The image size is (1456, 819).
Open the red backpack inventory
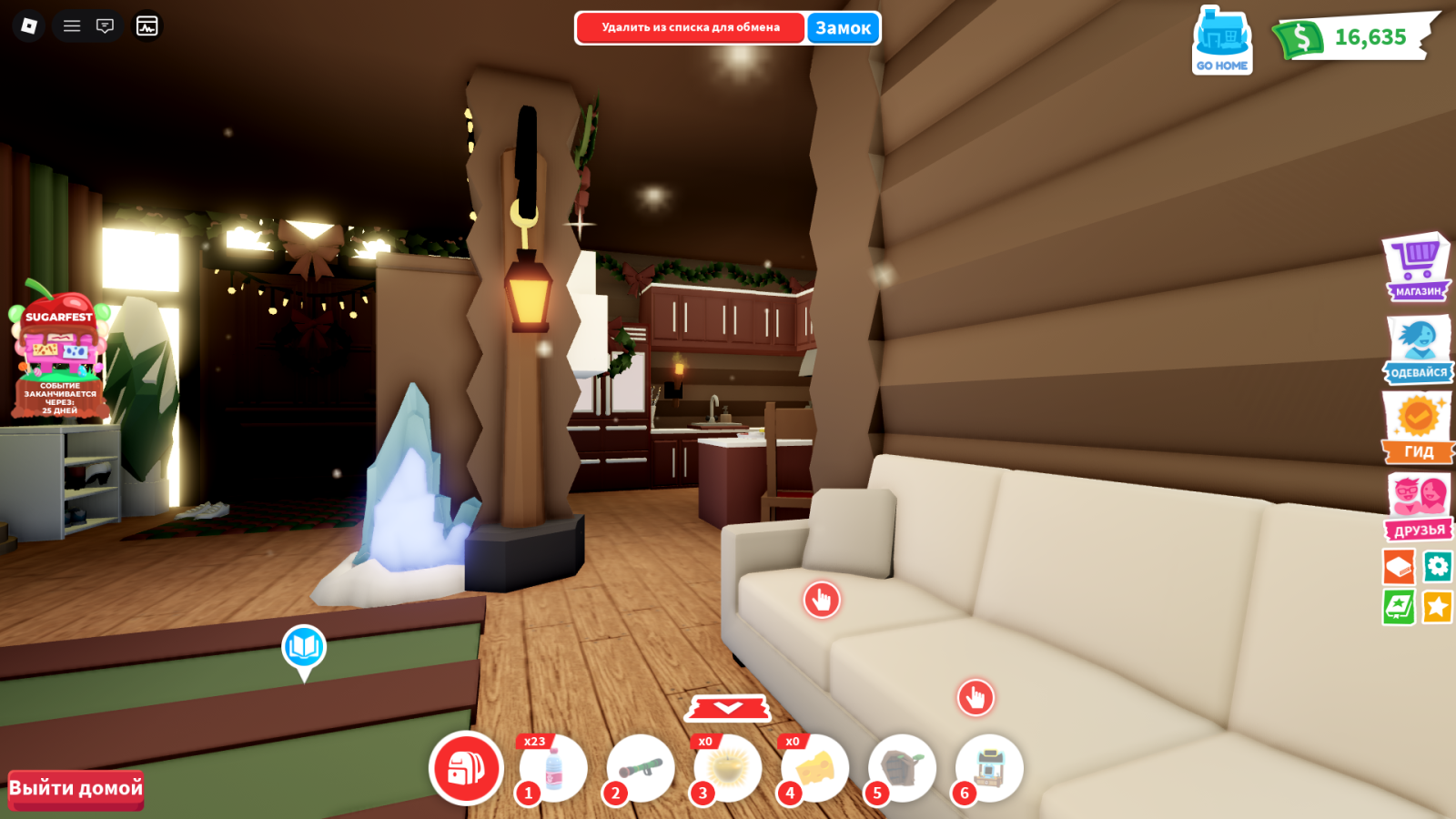[466, 768]
